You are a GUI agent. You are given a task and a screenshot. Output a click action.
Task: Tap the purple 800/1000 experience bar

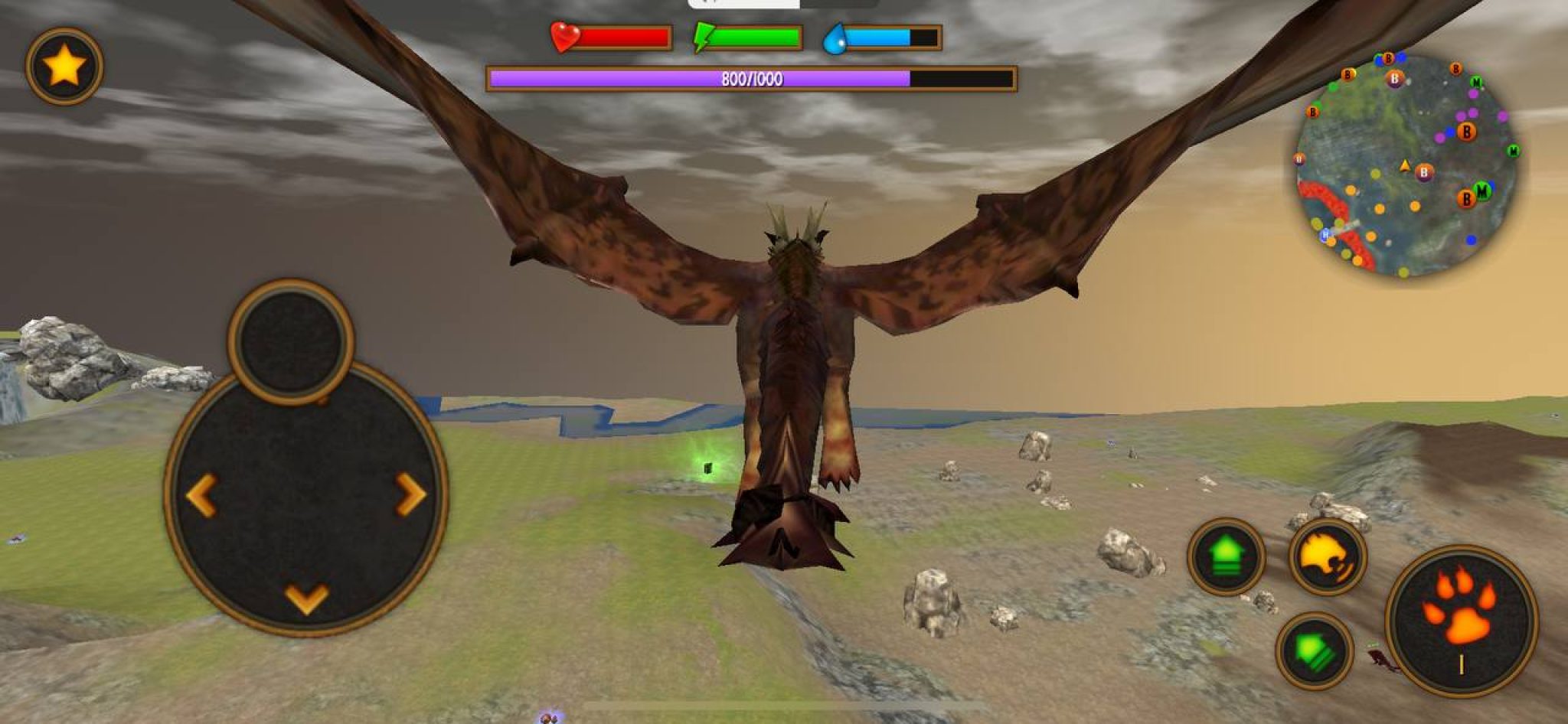[750, 77]
